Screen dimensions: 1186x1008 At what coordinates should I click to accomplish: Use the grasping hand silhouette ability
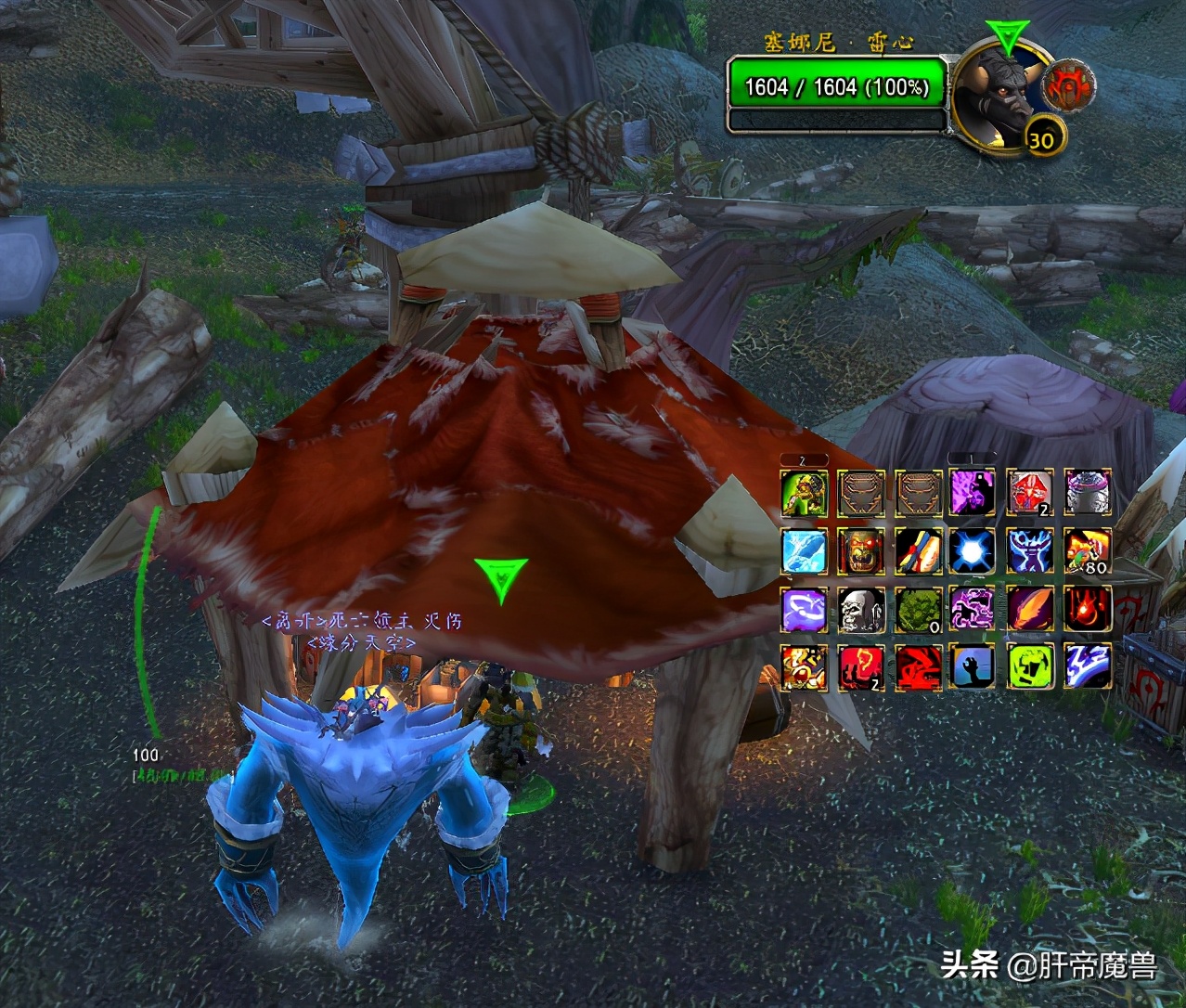pos(973,666)
